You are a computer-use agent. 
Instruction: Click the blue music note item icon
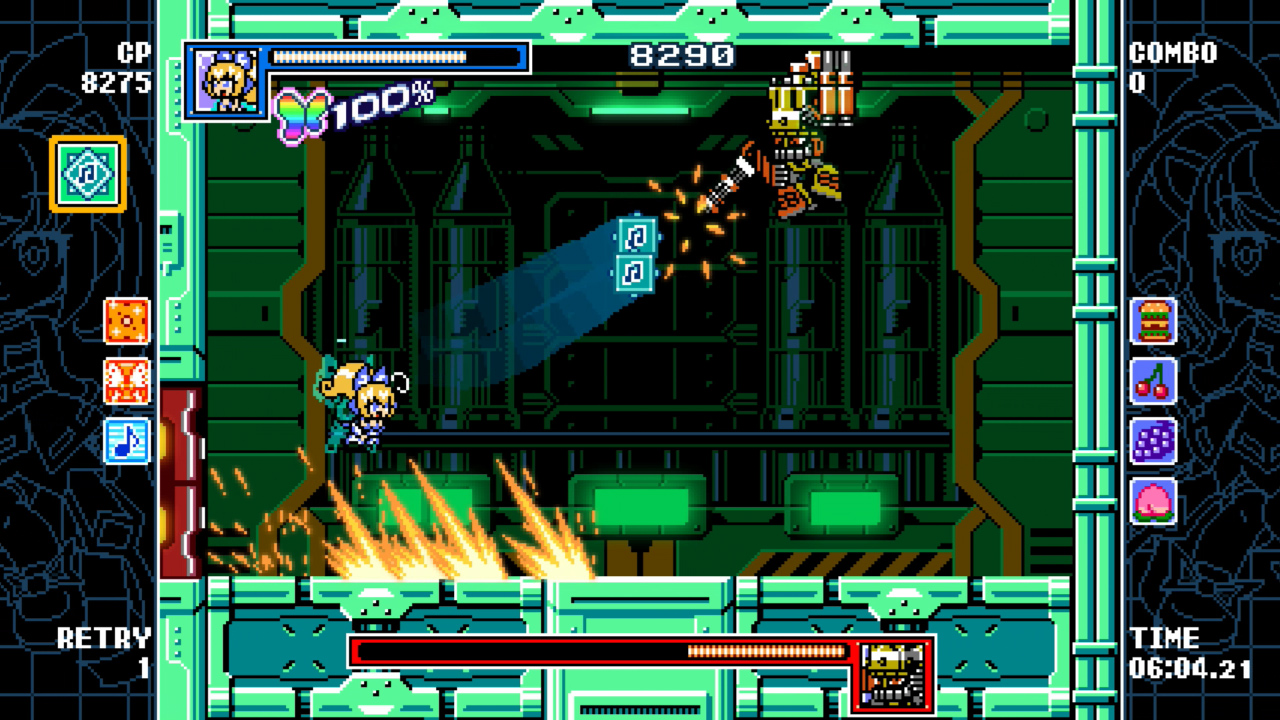[128, 441]
